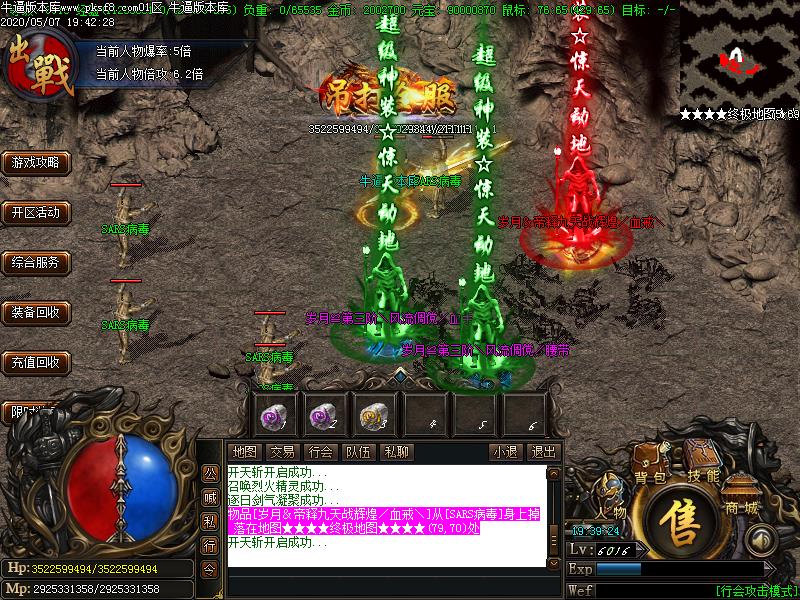Open the 背包 backpack
This screenshot has height=600, width=800.
click(650, 476)
